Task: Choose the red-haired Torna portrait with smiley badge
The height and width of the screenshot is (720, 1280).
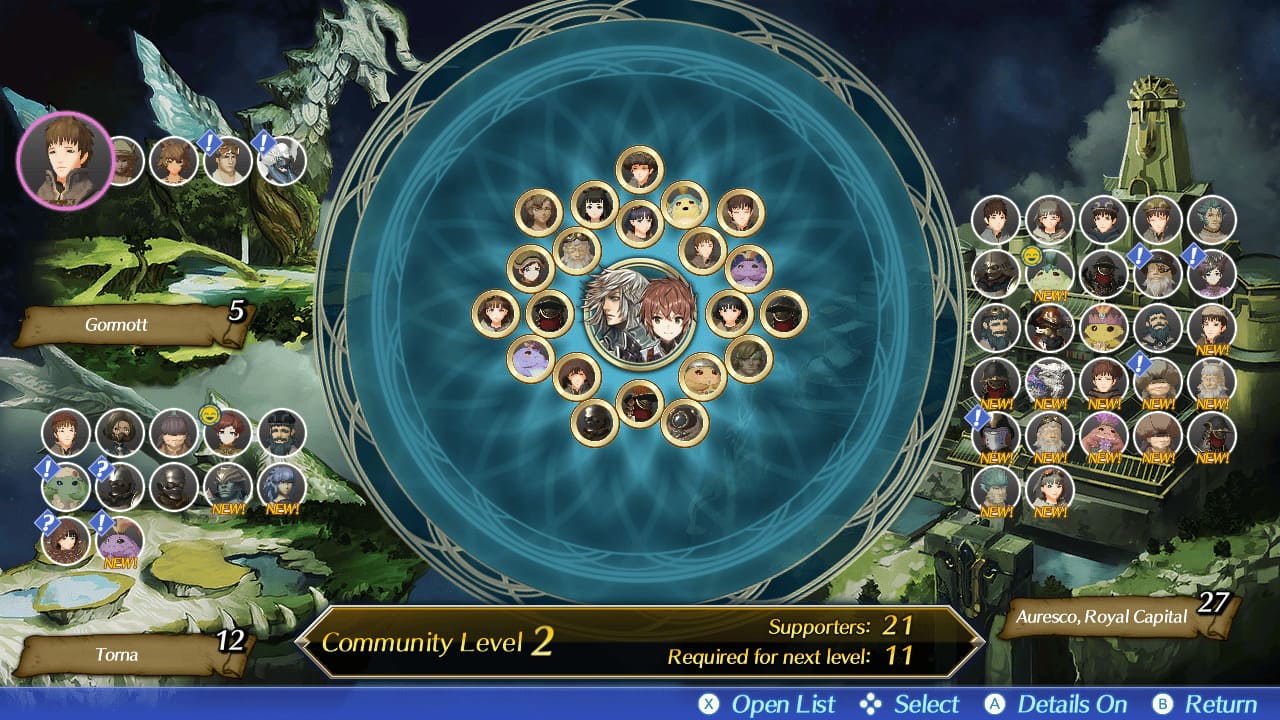Action: pos(228,433)
